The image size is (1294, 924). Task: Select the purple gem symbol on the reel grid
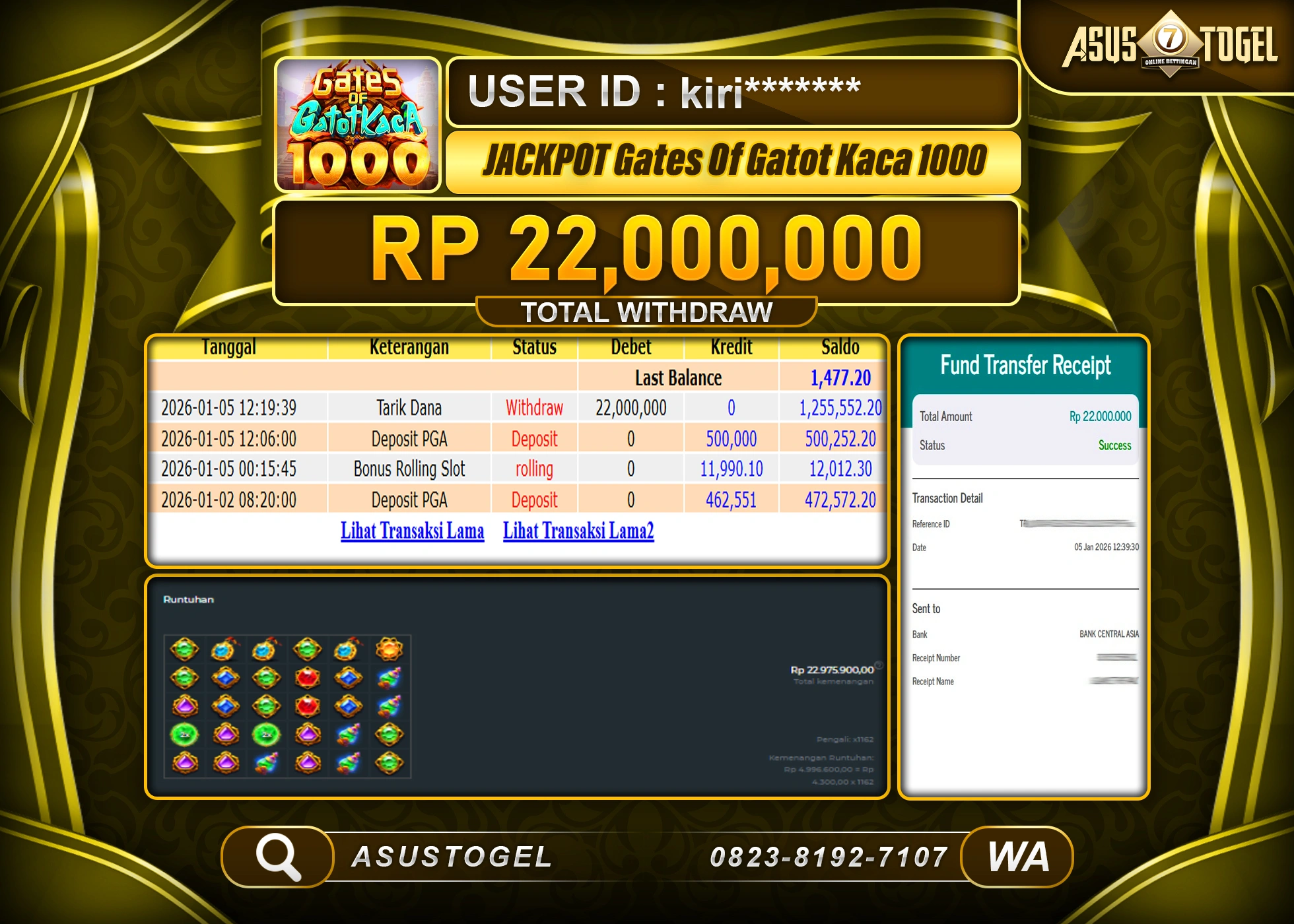(x=184, y=708)
